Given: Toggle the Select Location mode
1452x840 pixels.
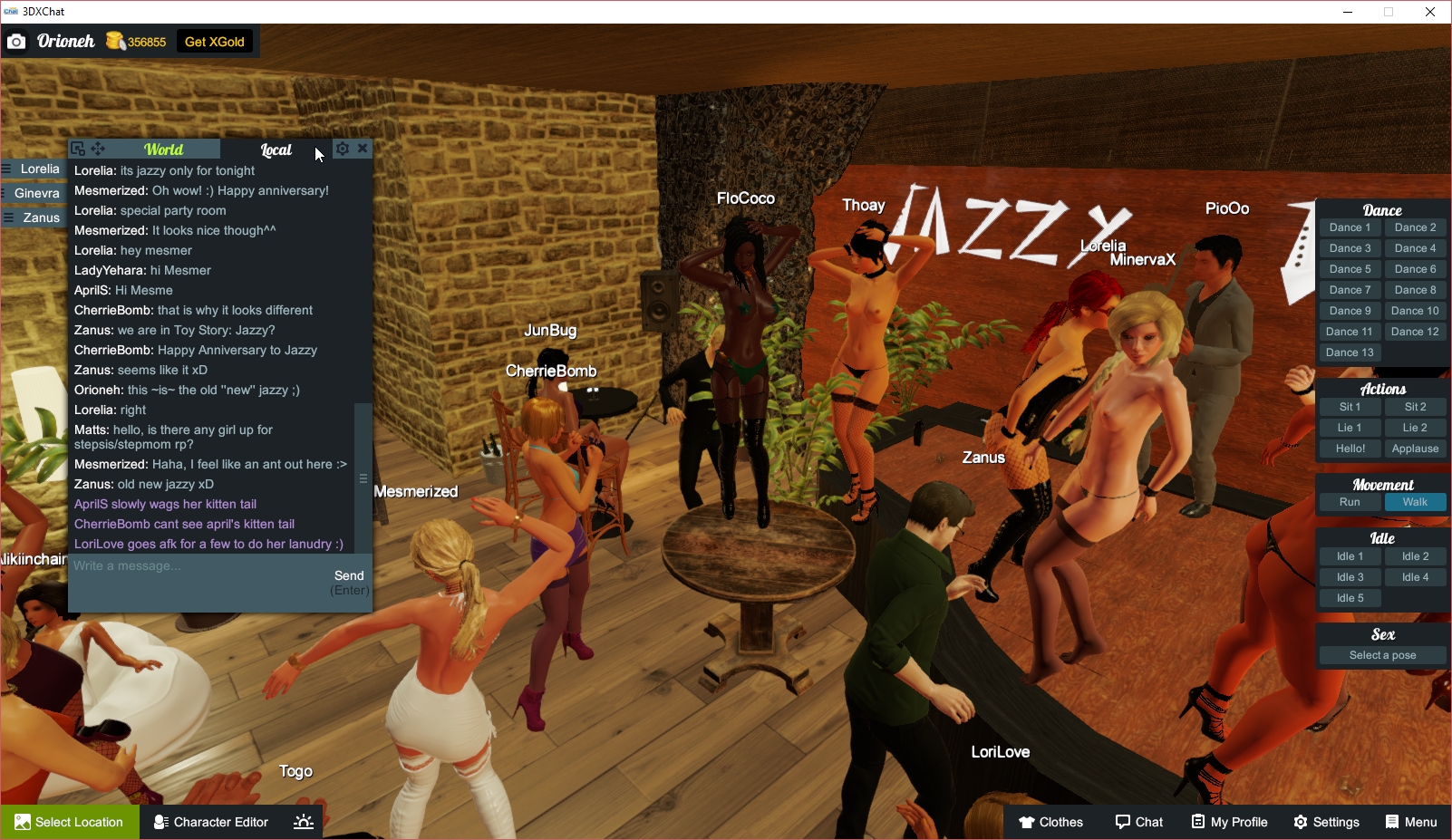Looking at the screenshot, I should pyautogui.click(x=70, y=822).
